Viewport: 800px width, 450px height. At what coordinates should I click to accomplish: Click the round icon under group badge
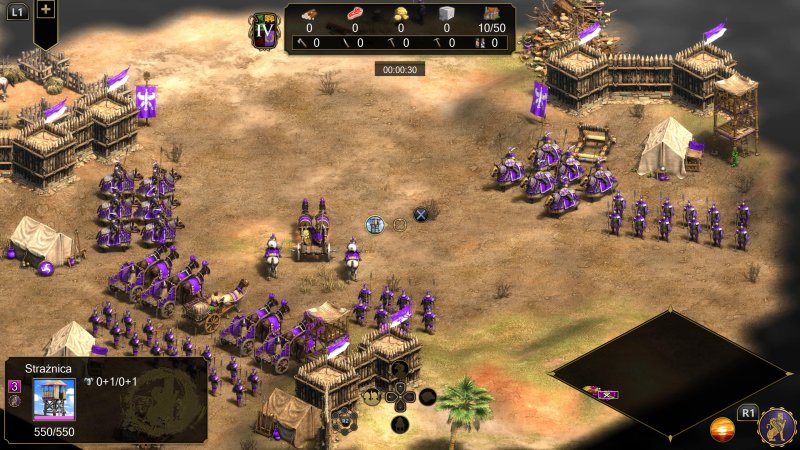[x=15, y=401]
